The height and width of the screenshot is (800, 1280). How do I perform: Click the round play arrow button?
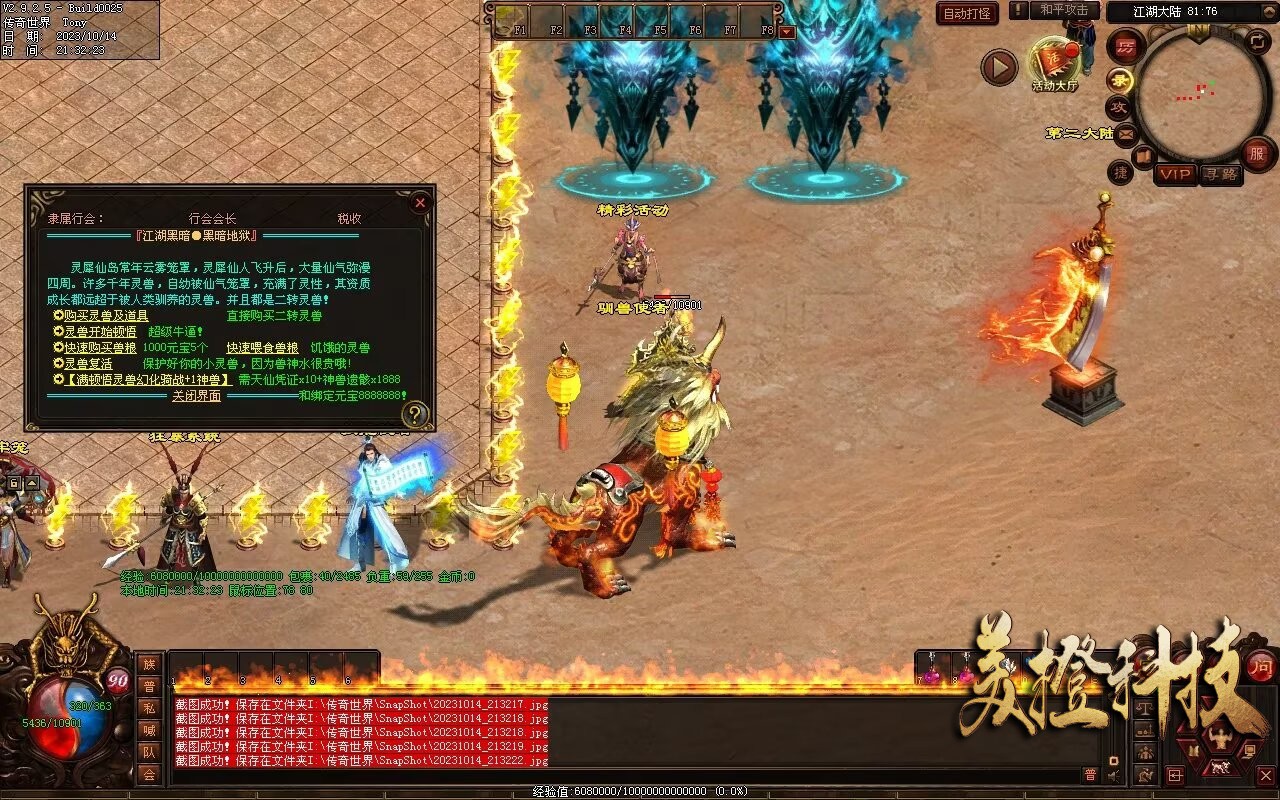tap(998, 68)
